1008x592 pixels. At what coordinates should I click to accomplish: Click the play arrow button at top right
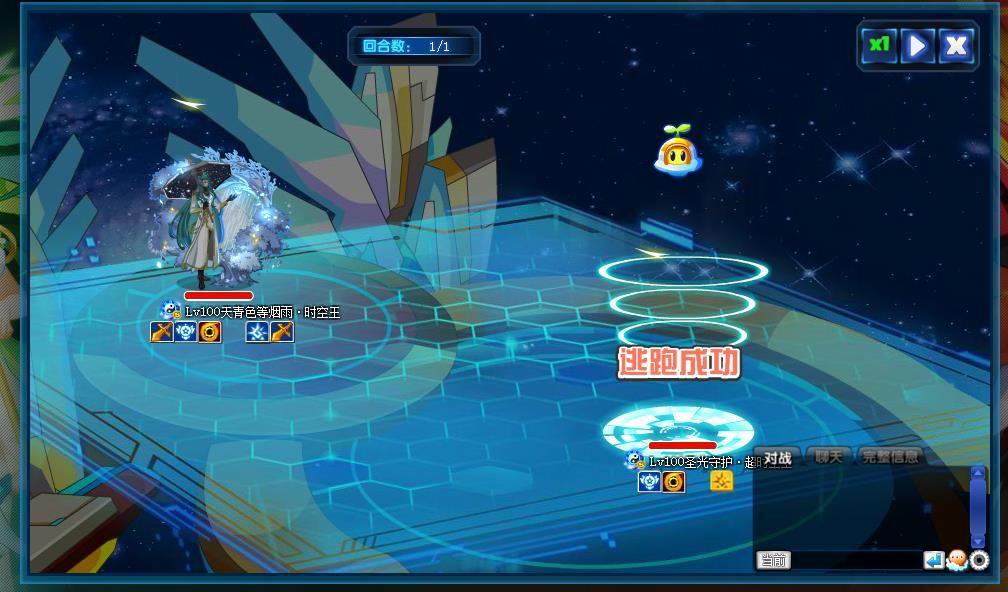click(917, 45)
